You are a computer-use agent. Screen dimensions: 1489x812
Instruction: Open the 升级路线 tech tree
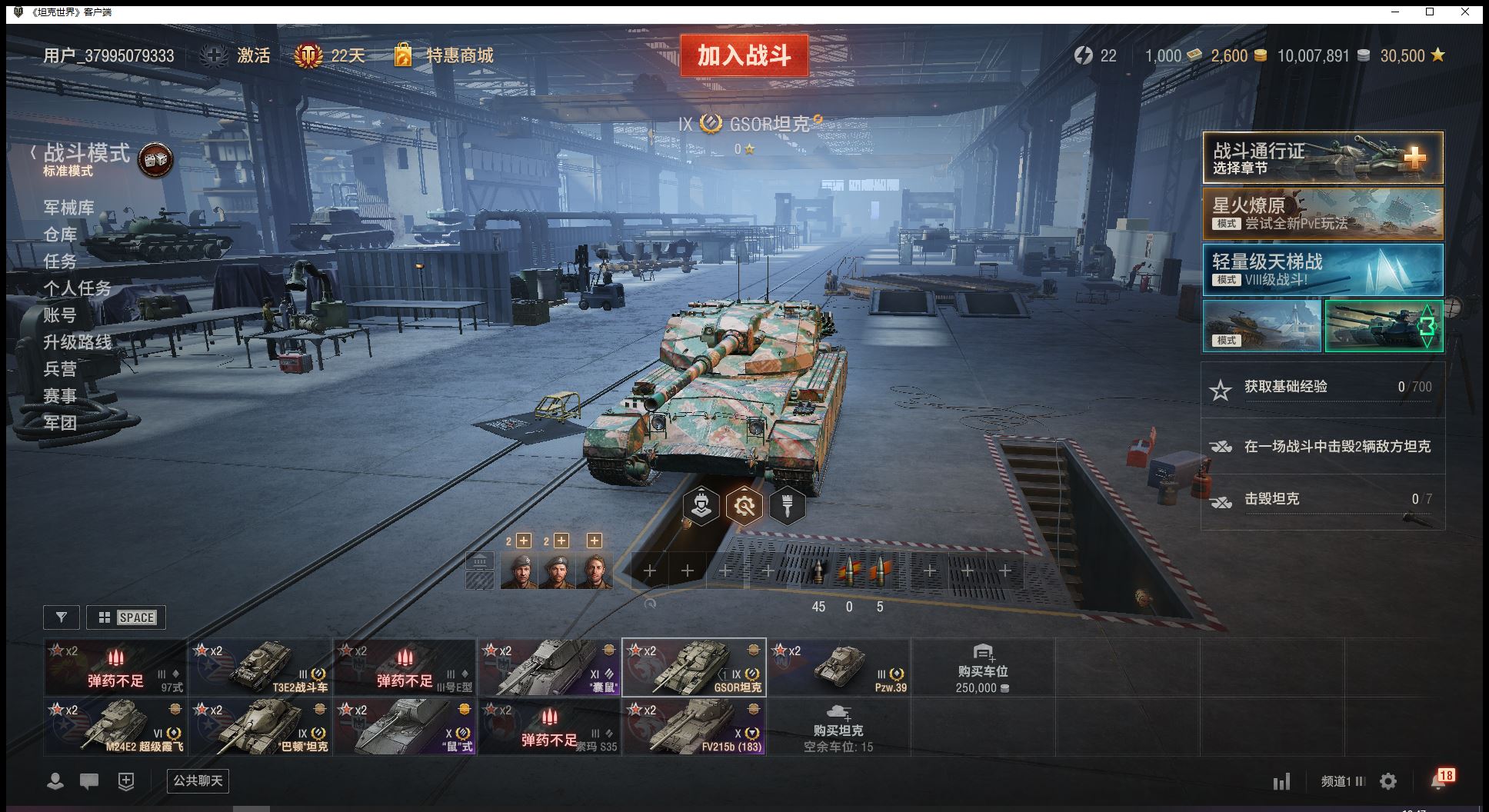[x=77, y=342]
